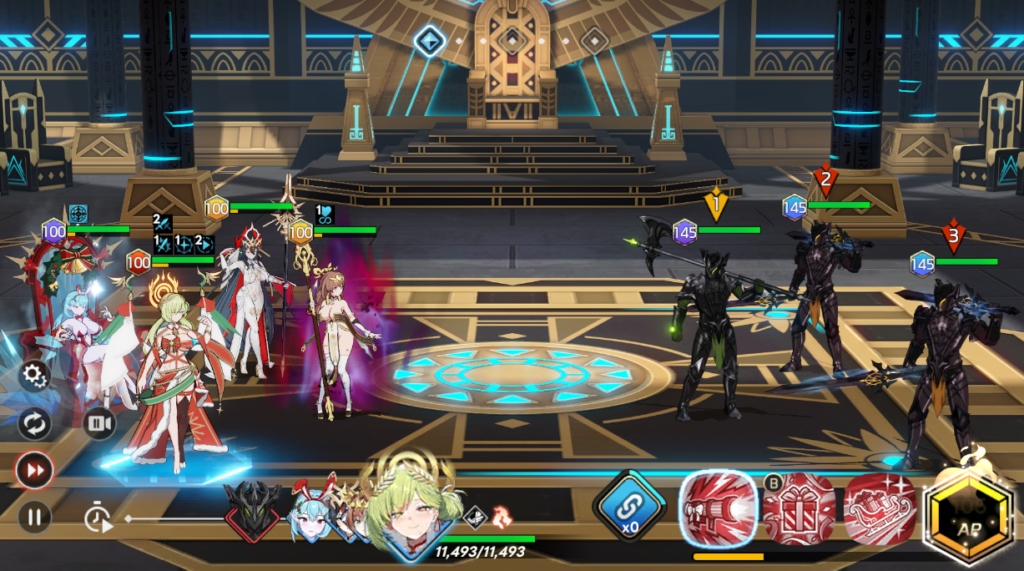The image size is (1024, 571).
Task: Pause the battle
Action: [x=34, y=517]
